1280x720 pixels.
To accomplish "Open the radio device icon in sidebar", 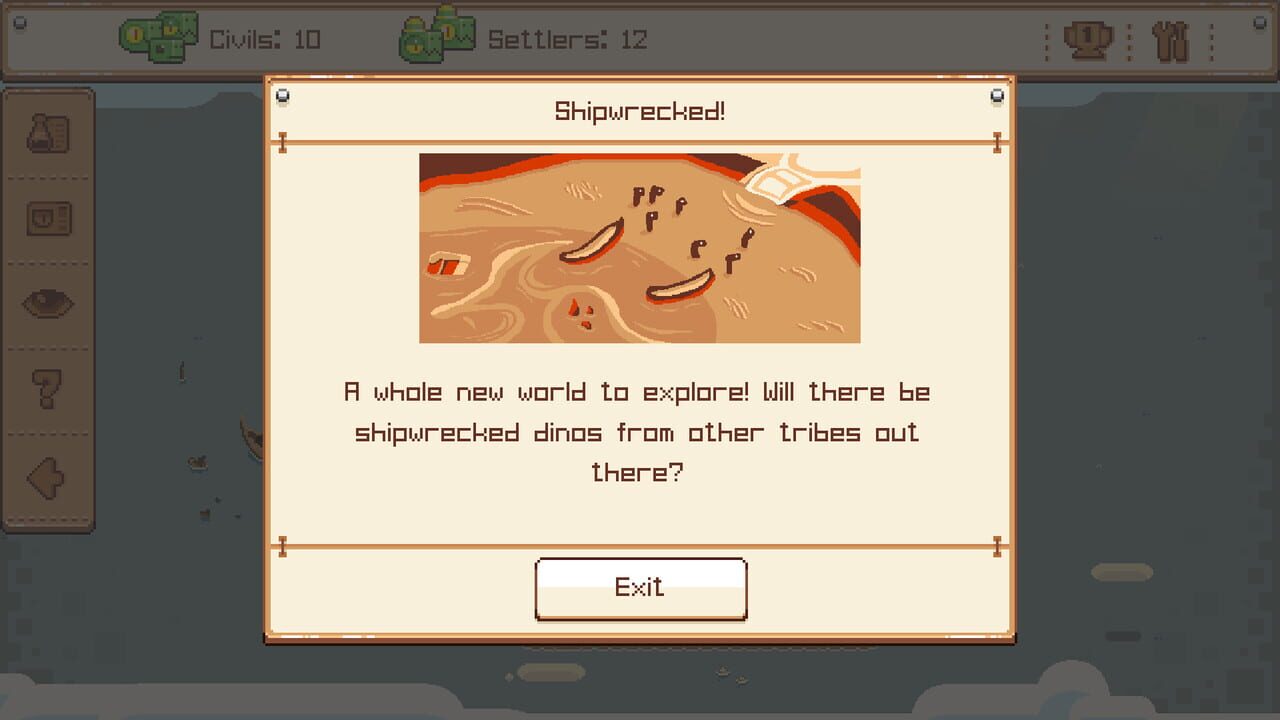I will coord(49,219).
